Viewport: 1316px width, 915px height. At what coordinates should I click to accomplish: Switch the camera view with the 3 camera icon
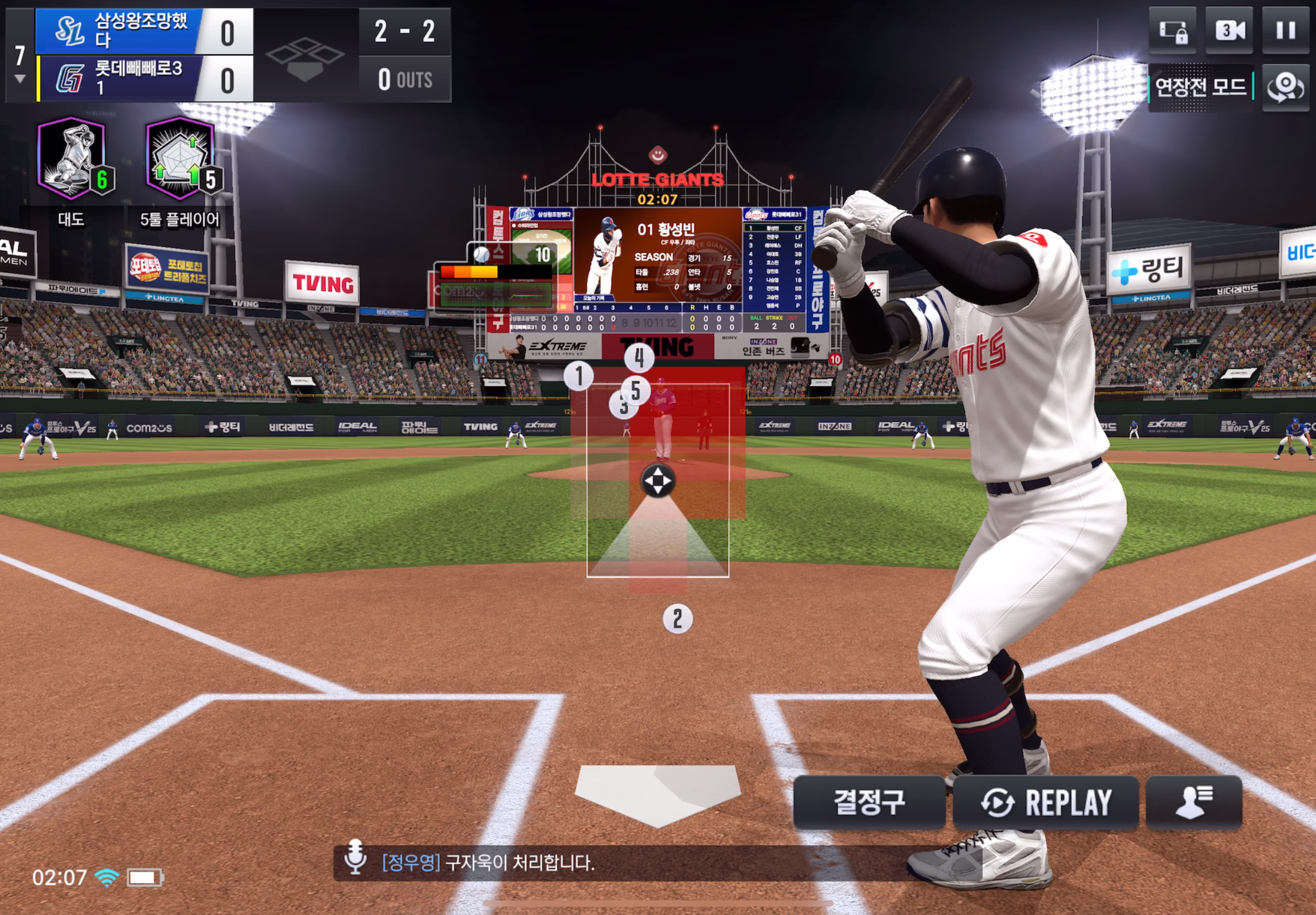tap(1229, 30)
